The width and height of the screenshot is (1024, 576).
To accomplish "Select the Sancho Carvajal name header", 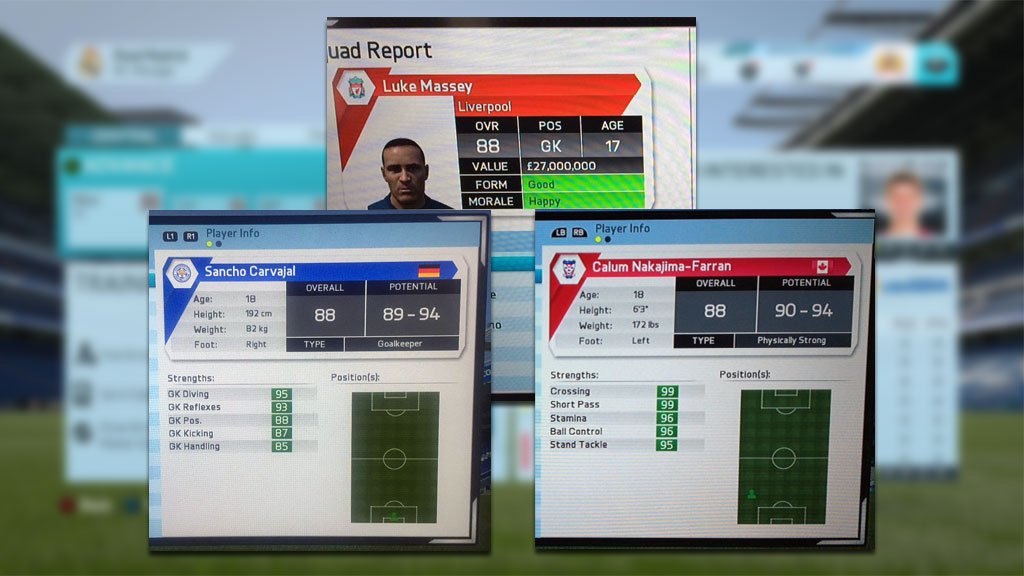I will [x=300, y=270].
